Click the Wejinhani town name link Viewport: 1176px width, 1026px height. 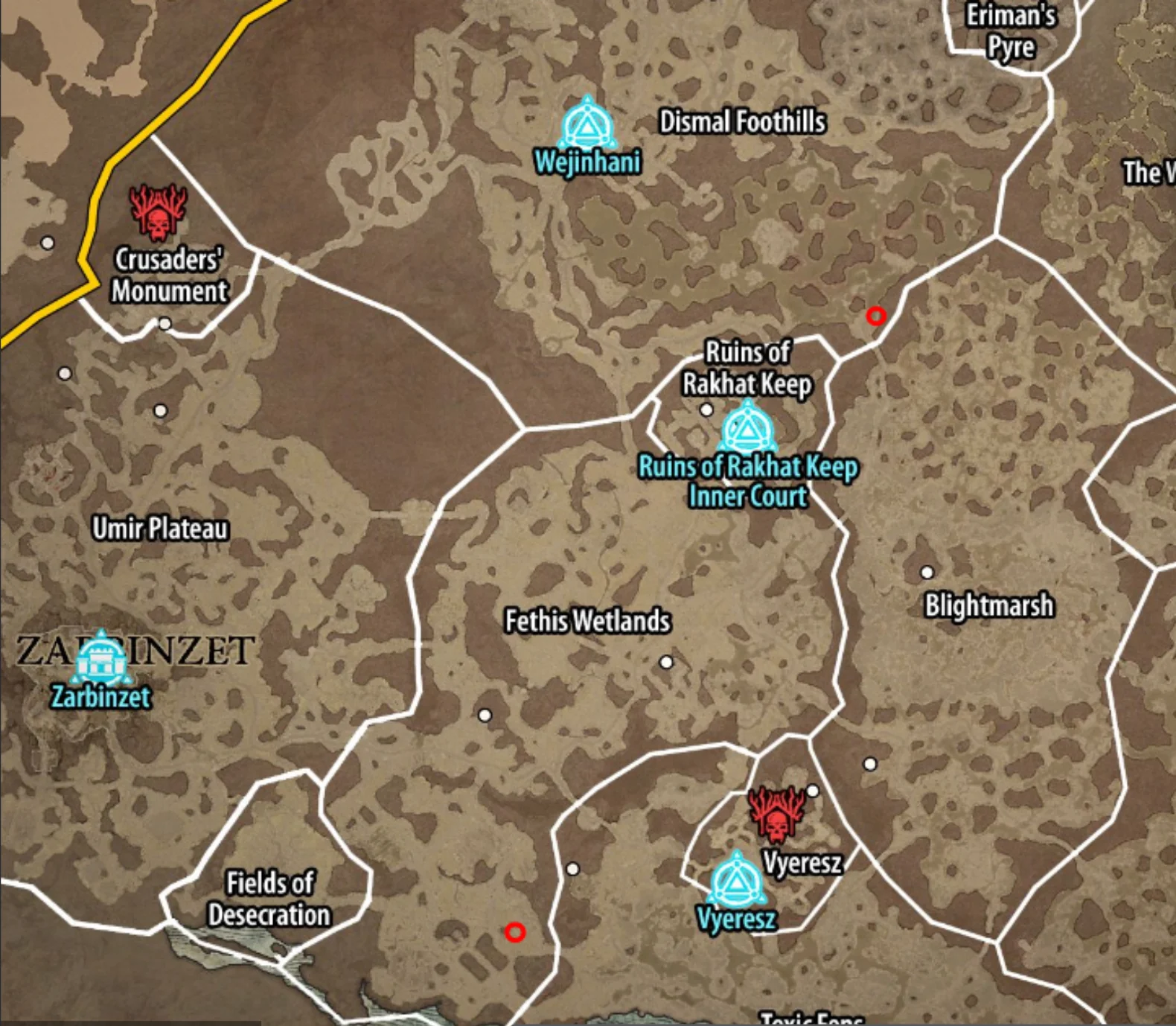pos(588,163)
